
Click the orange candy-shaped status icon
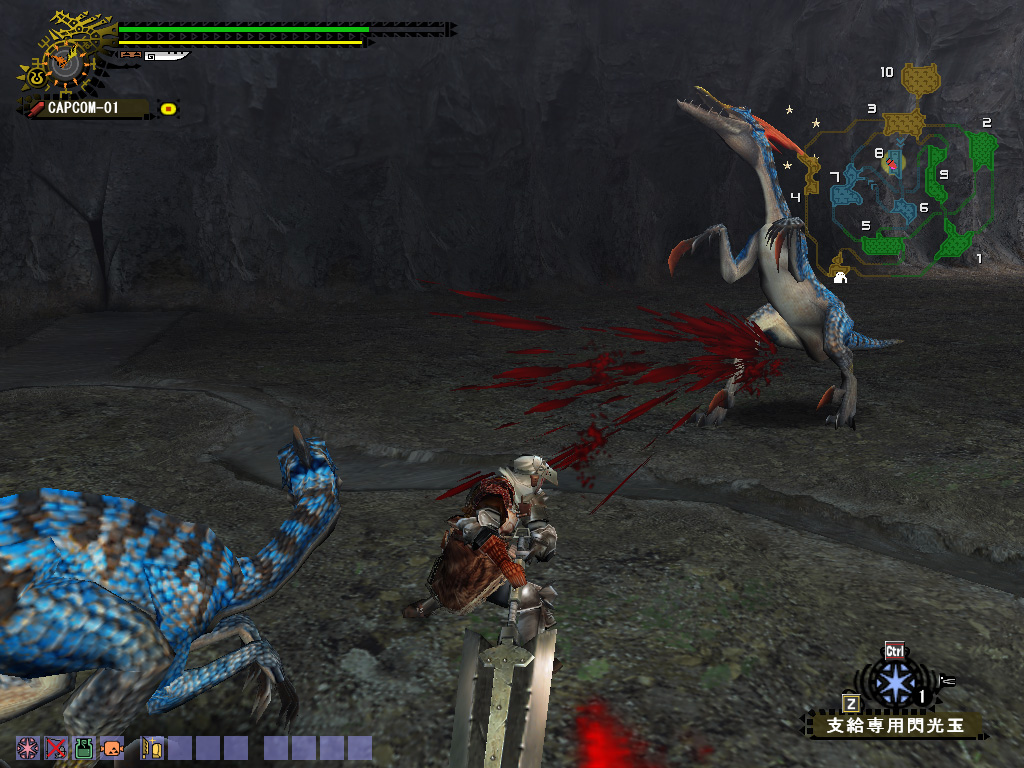click(112, 748)
